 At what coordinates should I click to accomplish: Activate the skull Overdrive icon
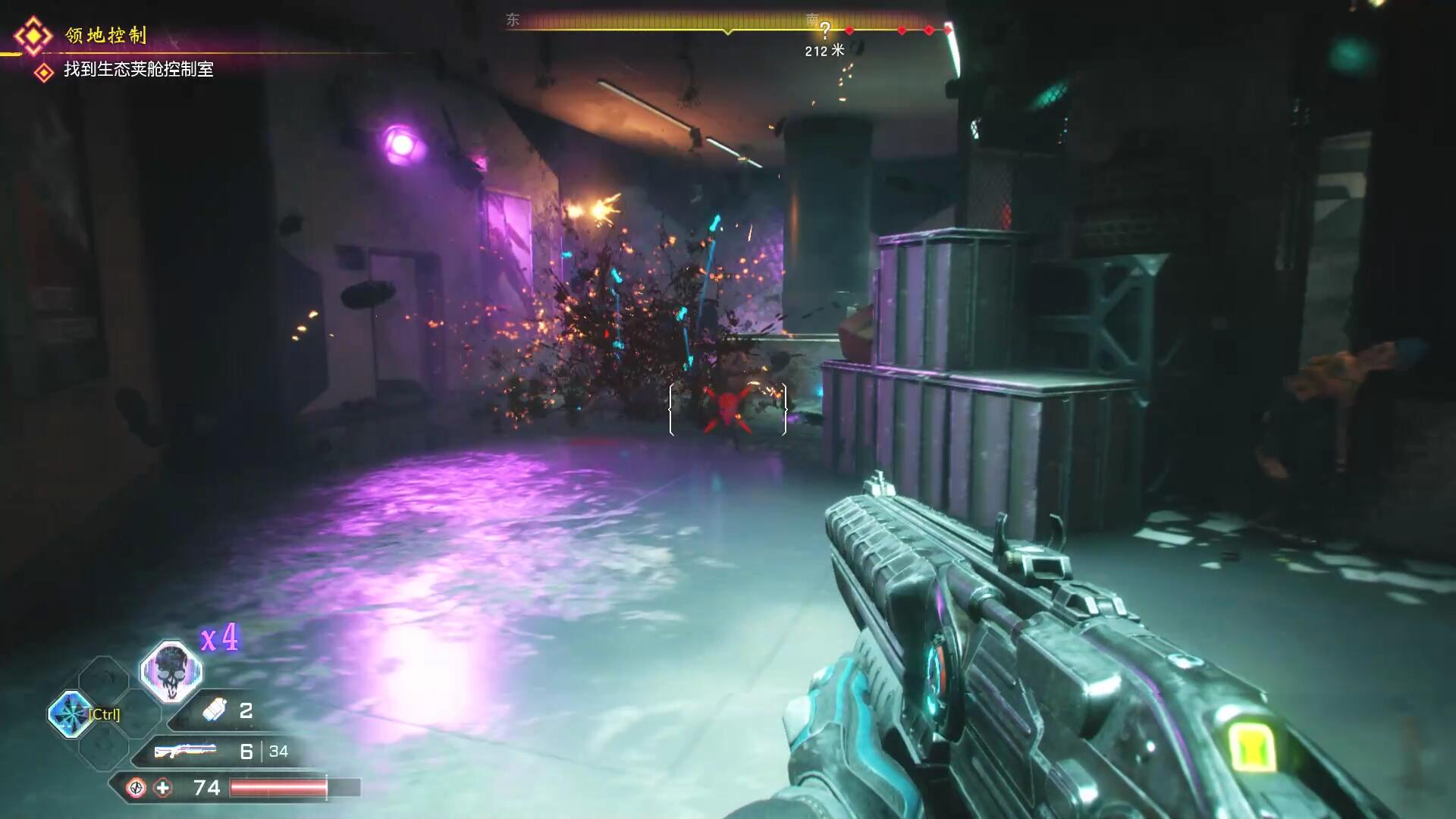171,670
